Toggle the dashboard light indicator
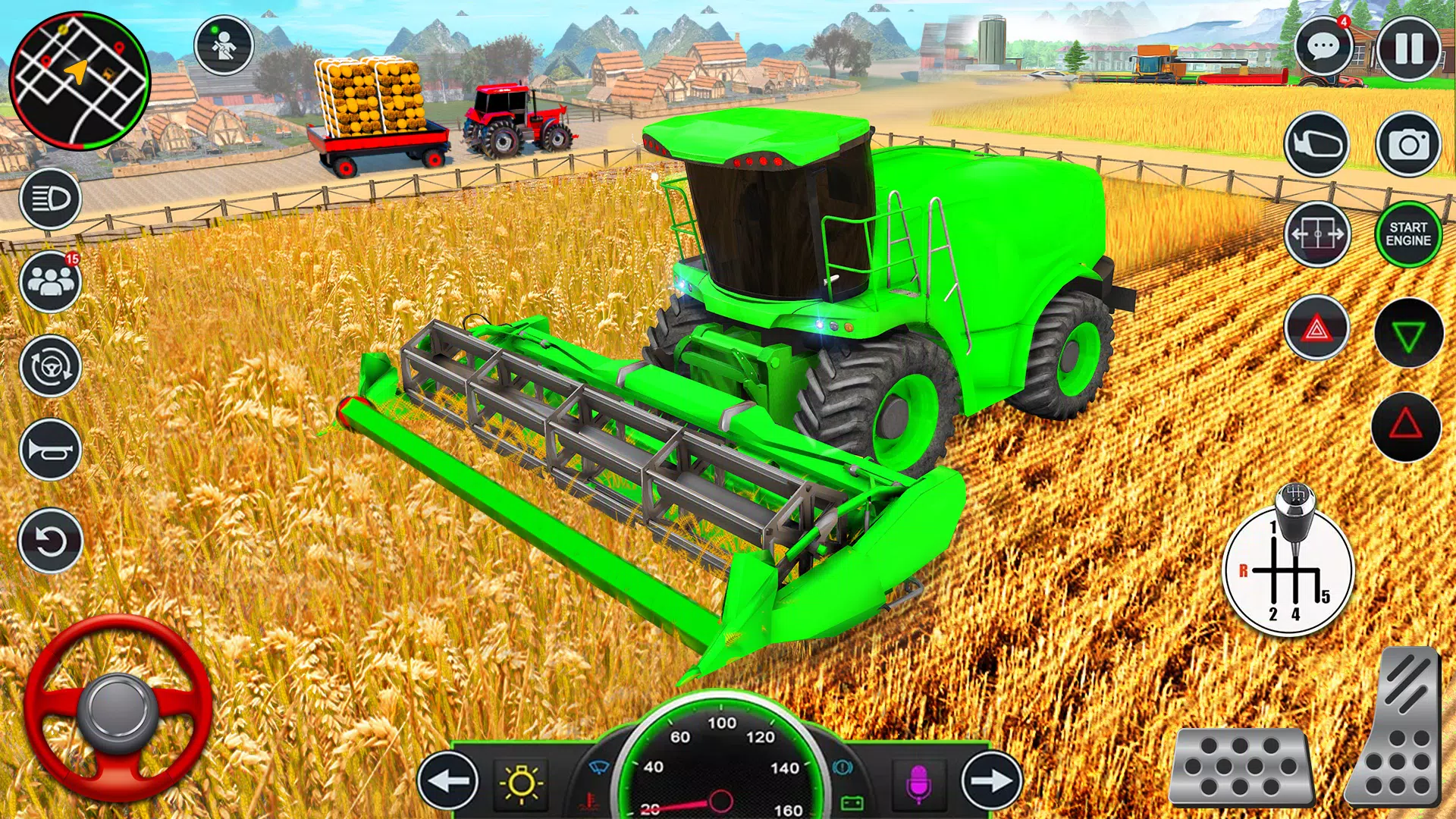Image resolution: width=1456 pixels, height=819 pixels. [523, 785]
